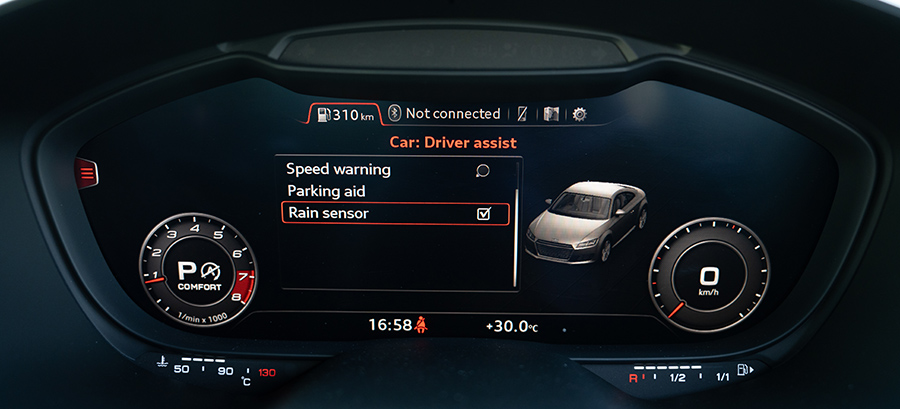Open the map navigation tab
Image resolution: width=900 pixels, height=409 pixels.
(x=549, y=114)
